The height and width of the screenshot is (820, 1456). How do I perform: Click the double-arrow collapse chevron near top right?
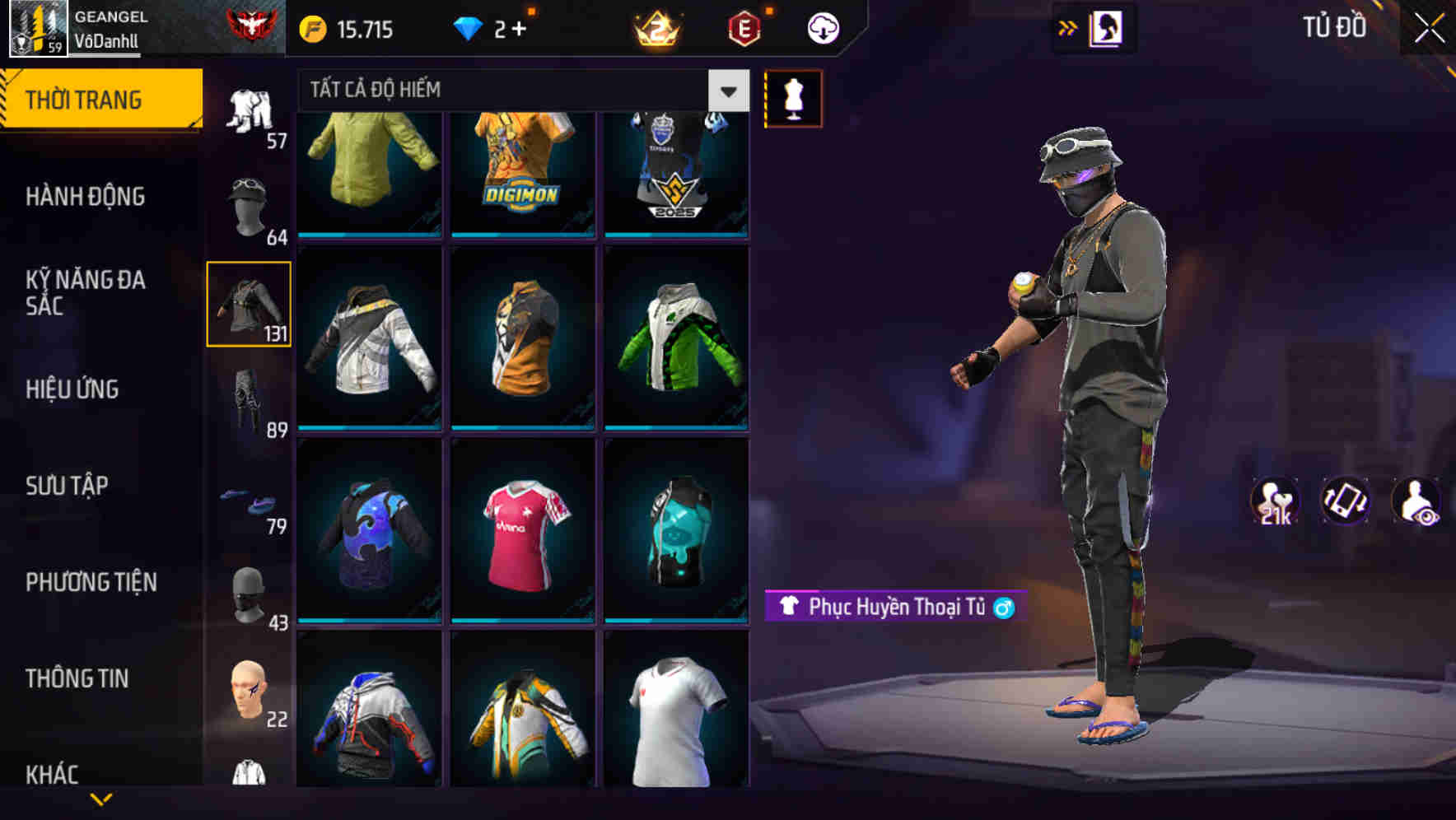(1066, 26)
